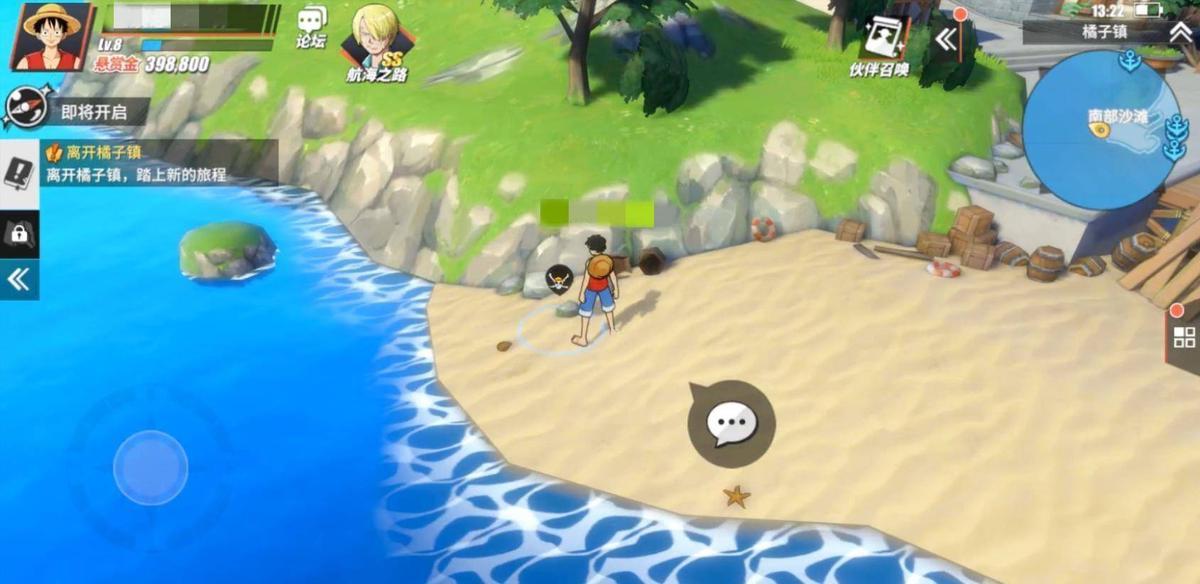Open the 伙伴召唤 partner summon menu
Viewport: 1200px width, 584px height.
point(881,44)
